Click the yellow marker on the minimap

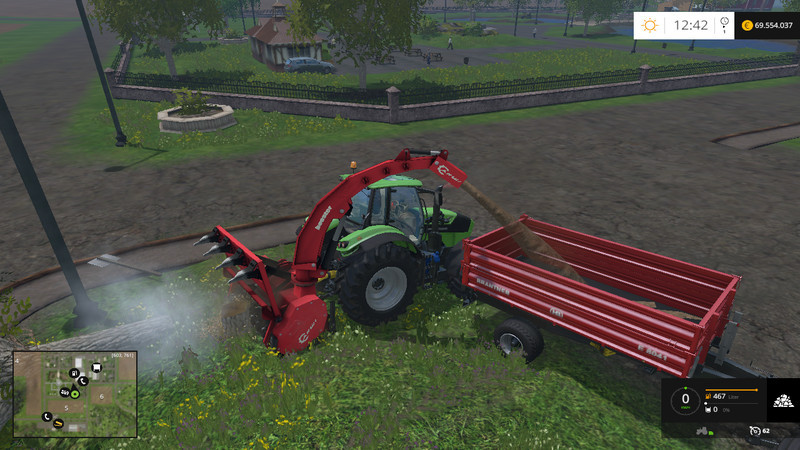click(57, 424)
